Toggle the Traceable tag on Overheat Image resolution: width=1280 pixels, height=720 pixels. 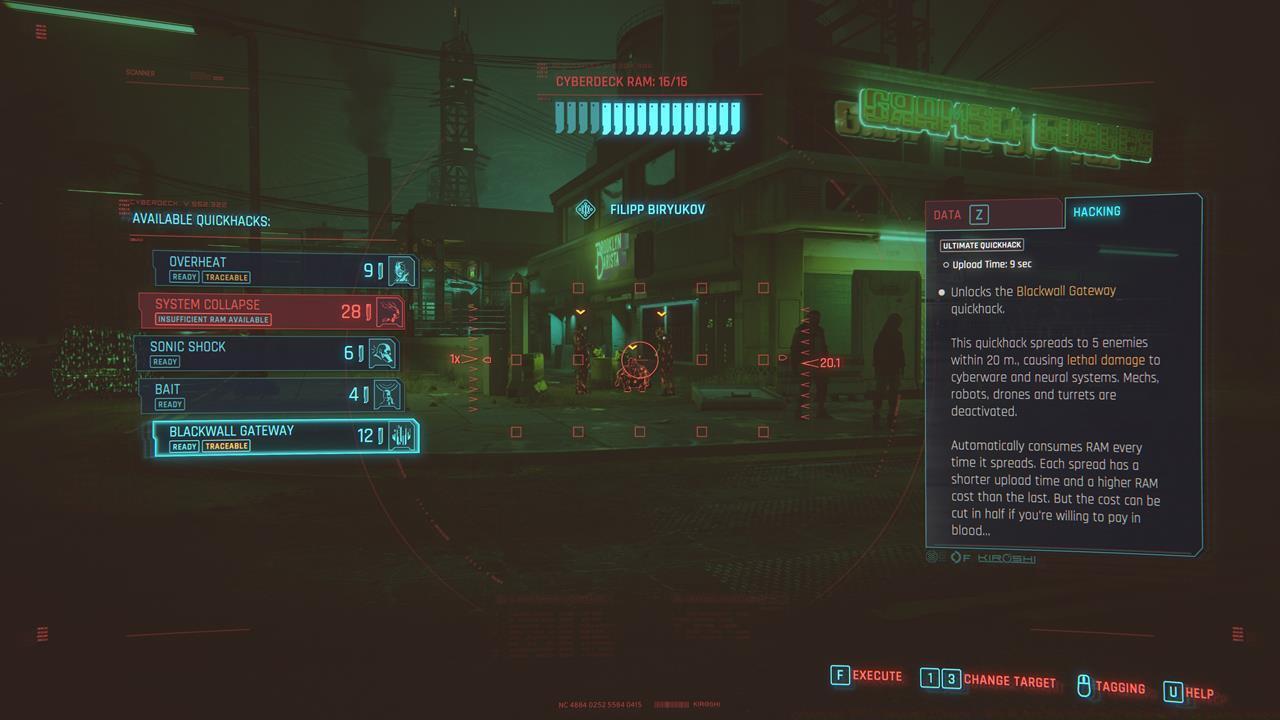pos(226,277)
